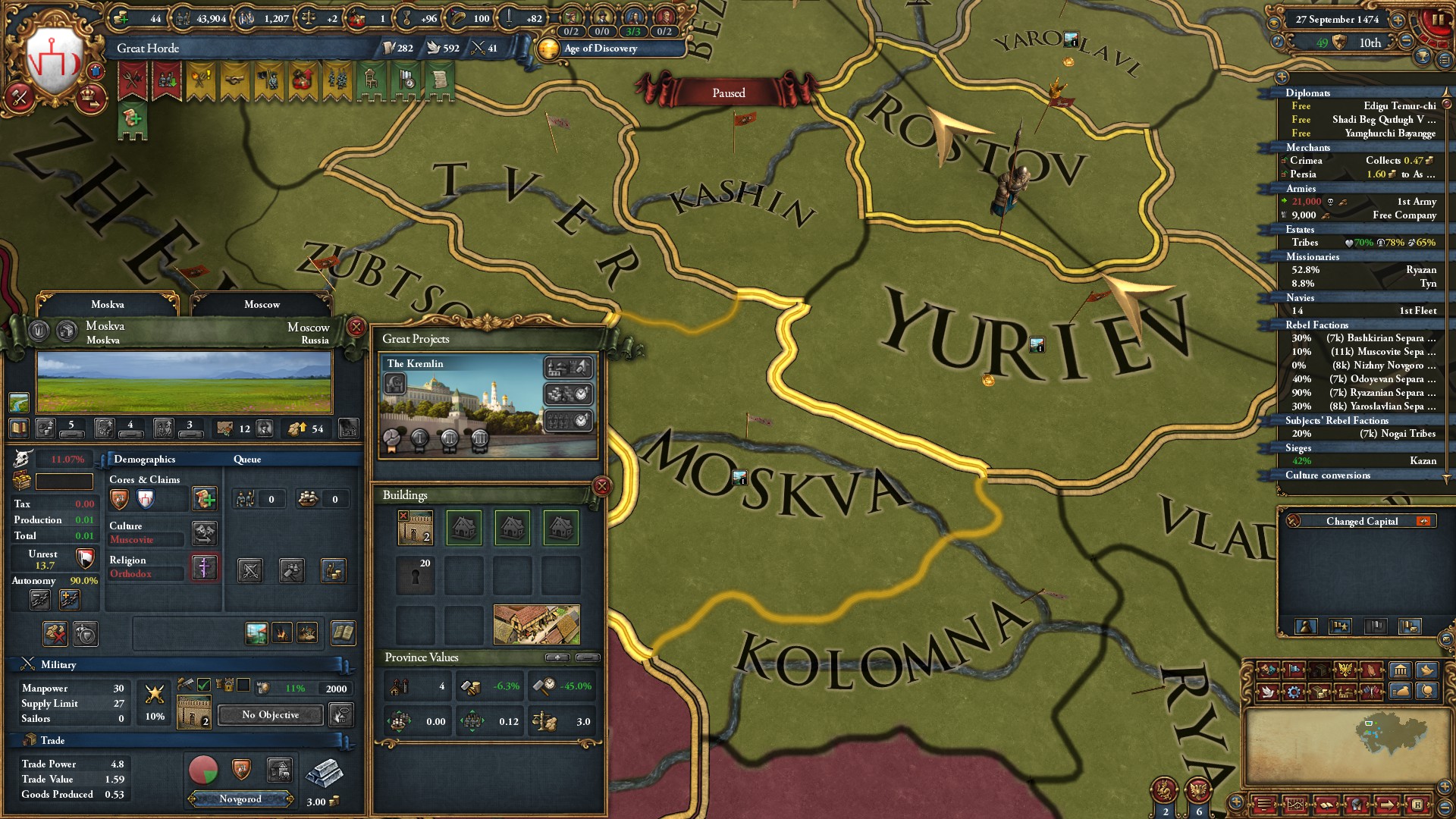1456x819 pixels.
Task: Click the fabricate claim icon under Cores & Claims
Action: (x=205, y=500)
